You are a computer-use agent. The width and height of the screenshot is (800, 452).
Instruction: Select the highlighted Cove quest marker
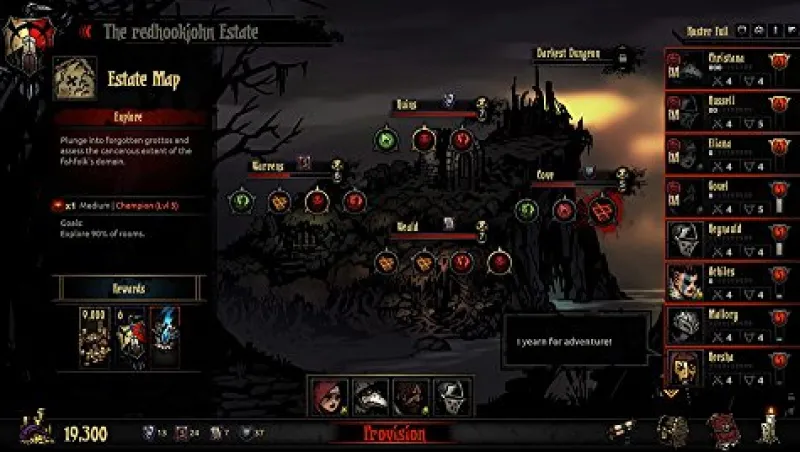[x=601, y=210]
